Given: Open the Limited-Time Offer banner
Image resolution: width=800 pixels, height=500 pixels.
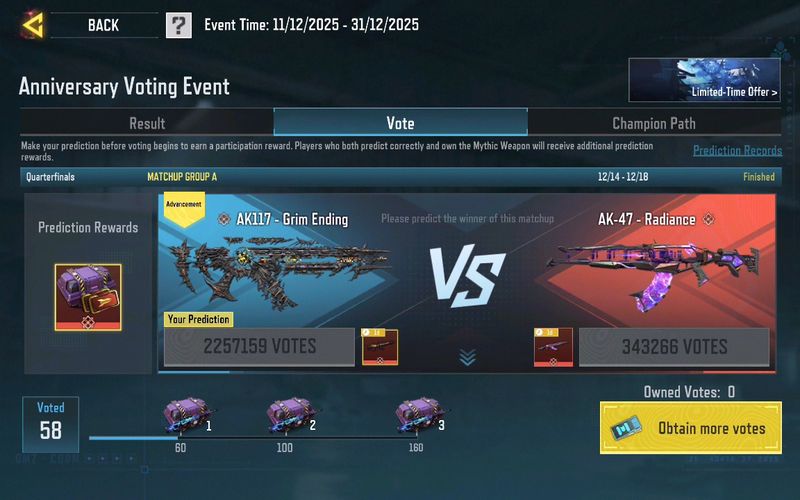Looking at the screenshot, I should [704, 80].
